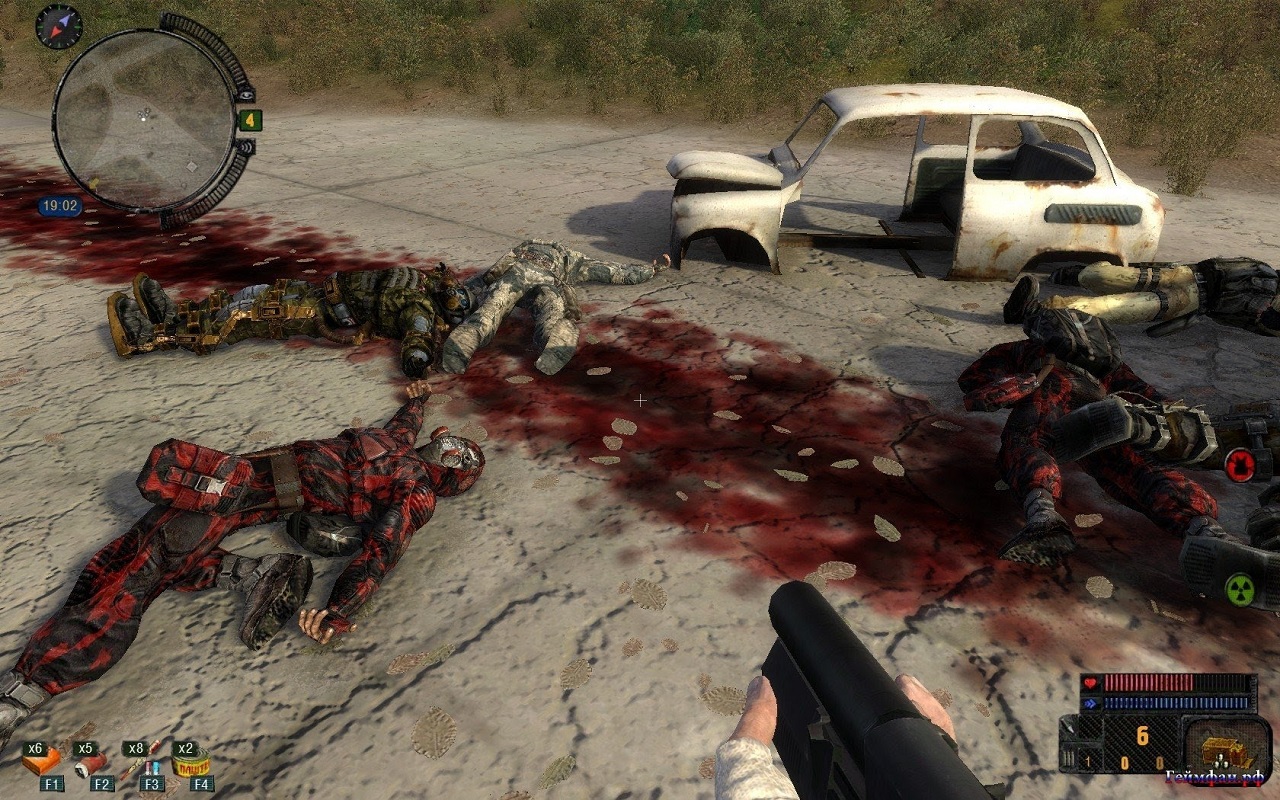The image size is (1280, 800).
Task: Click the compass above the minimap
Action: pyautogui.click(x=58, y=26)
